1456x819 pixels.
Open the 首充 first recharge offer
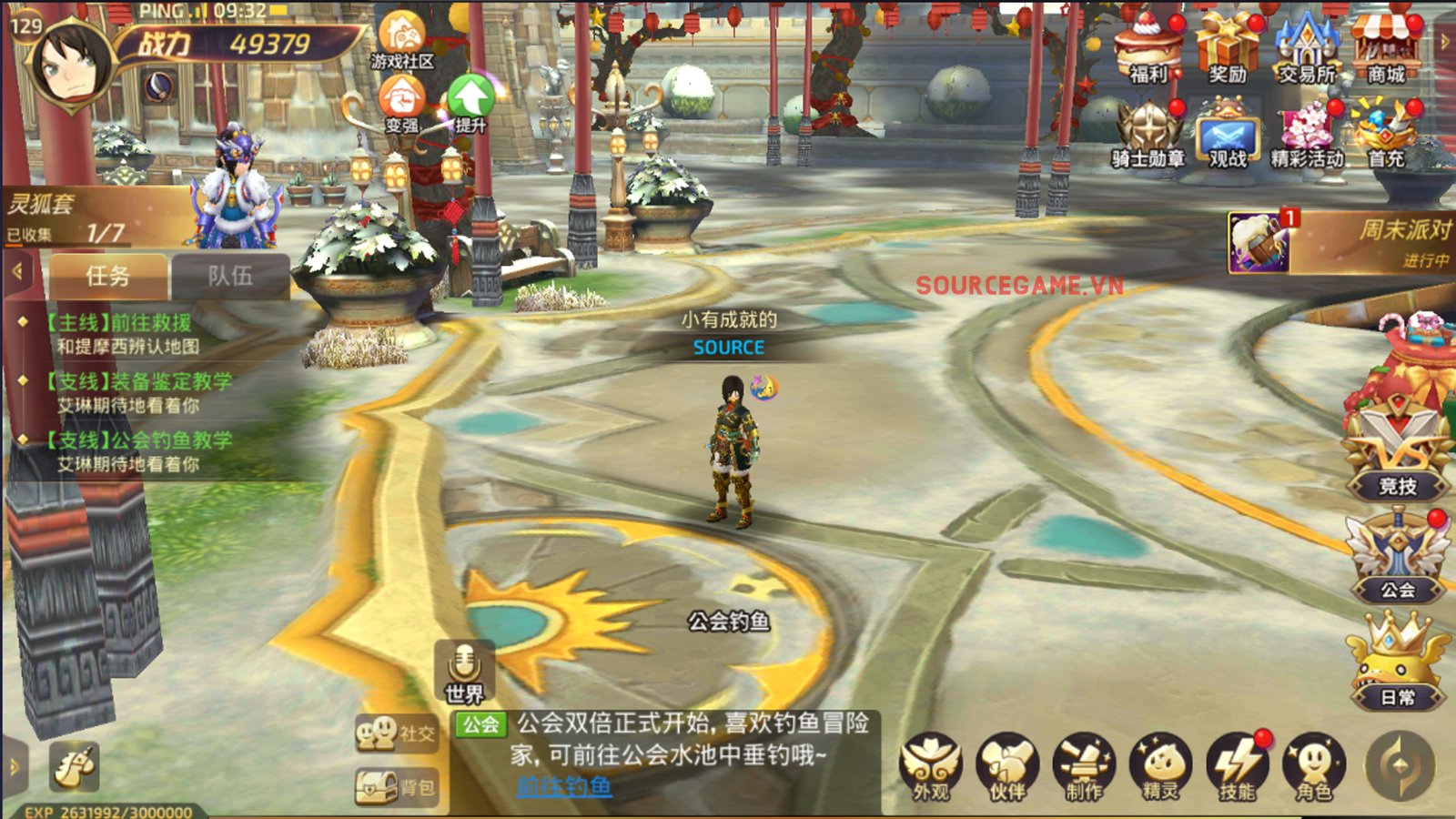pyautogui.click(x=1385, y=135)
